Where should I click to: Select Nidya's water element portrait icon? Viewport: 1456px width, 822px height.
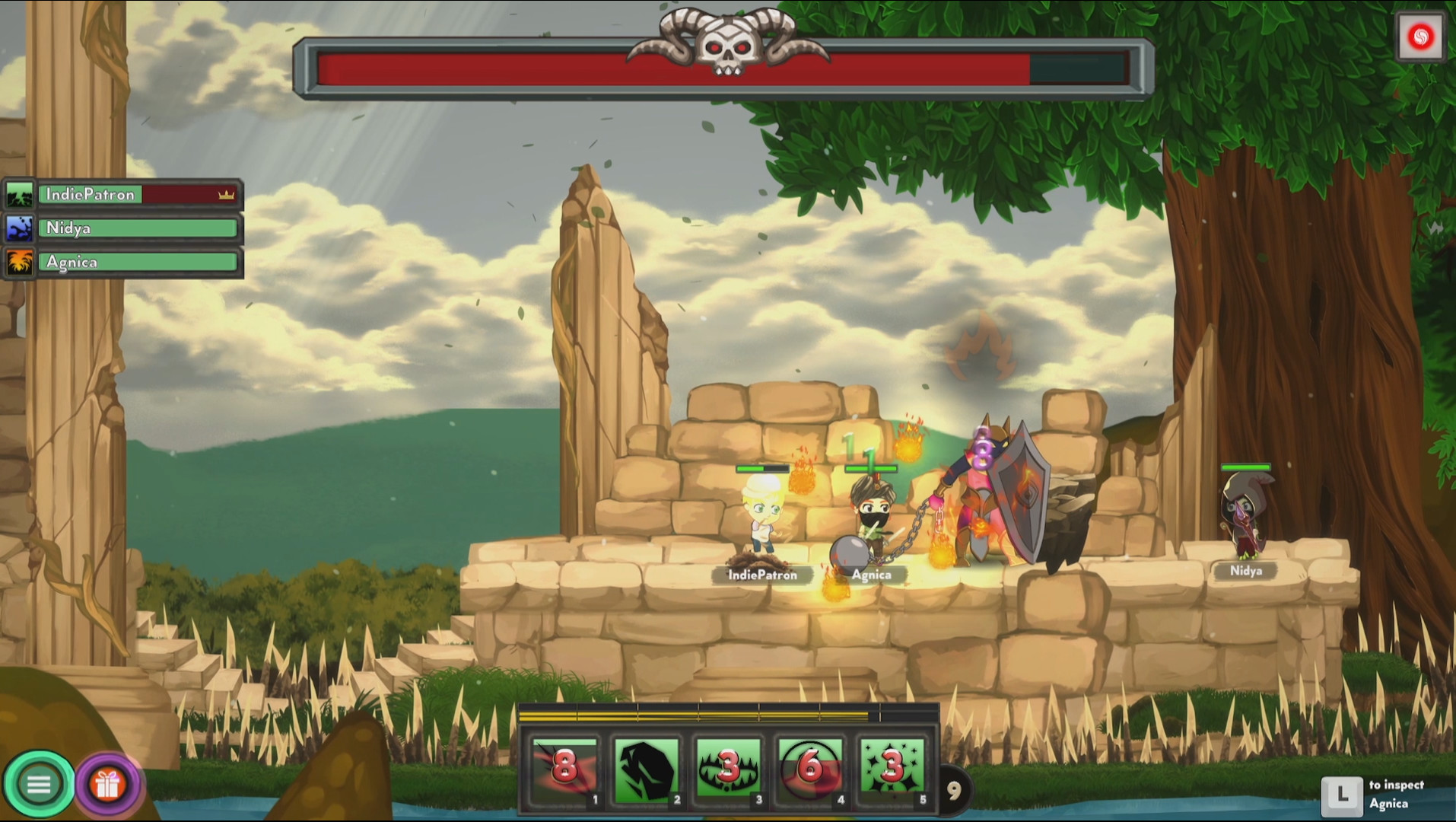[x=18, y=228]
